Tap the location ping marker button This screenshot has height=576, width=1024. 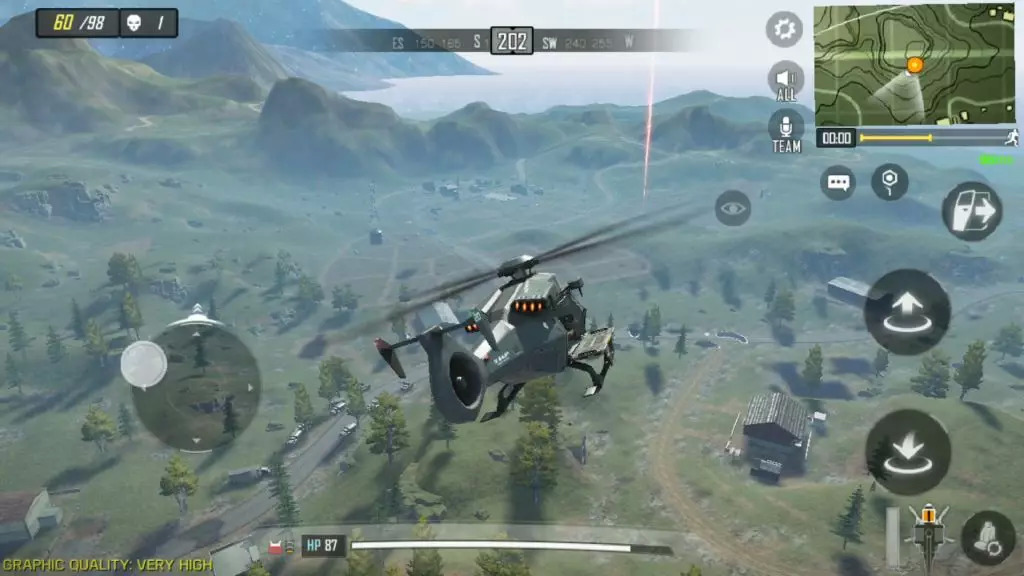(889, 183)
